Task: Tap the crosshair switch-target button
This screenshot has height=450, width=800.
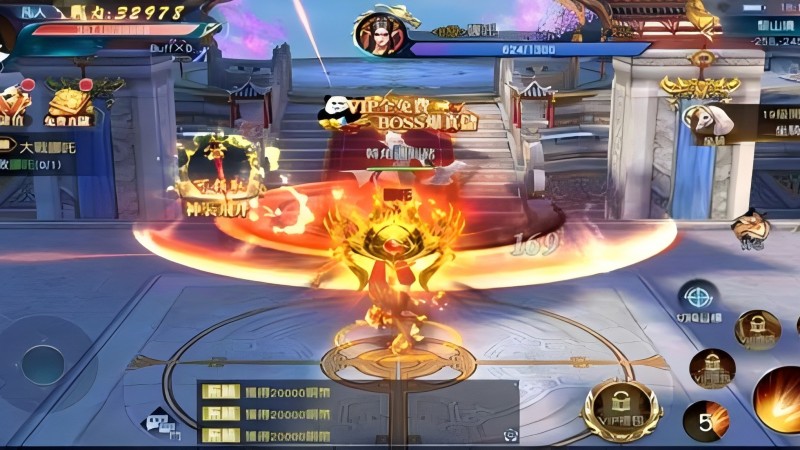Action: 696,297
